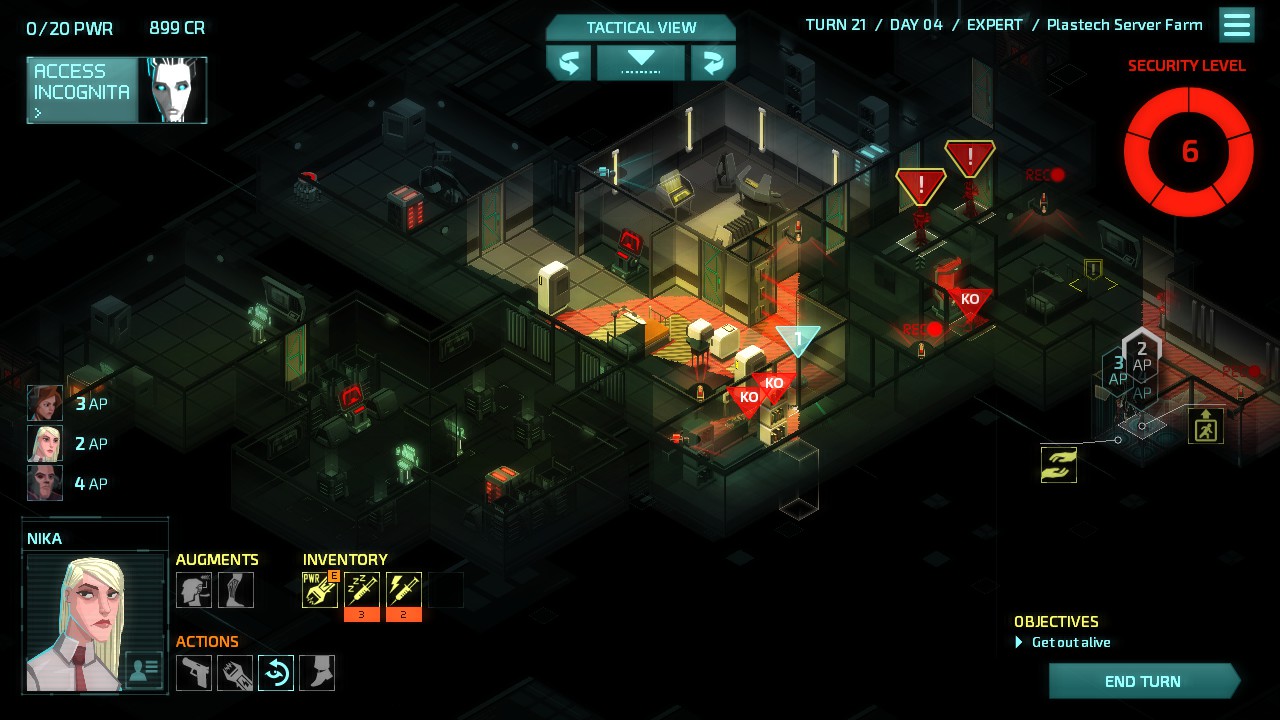Click the down-arrow wall toggle button
The width and height of the screenshot is (1280, 720).
point(640,63)
